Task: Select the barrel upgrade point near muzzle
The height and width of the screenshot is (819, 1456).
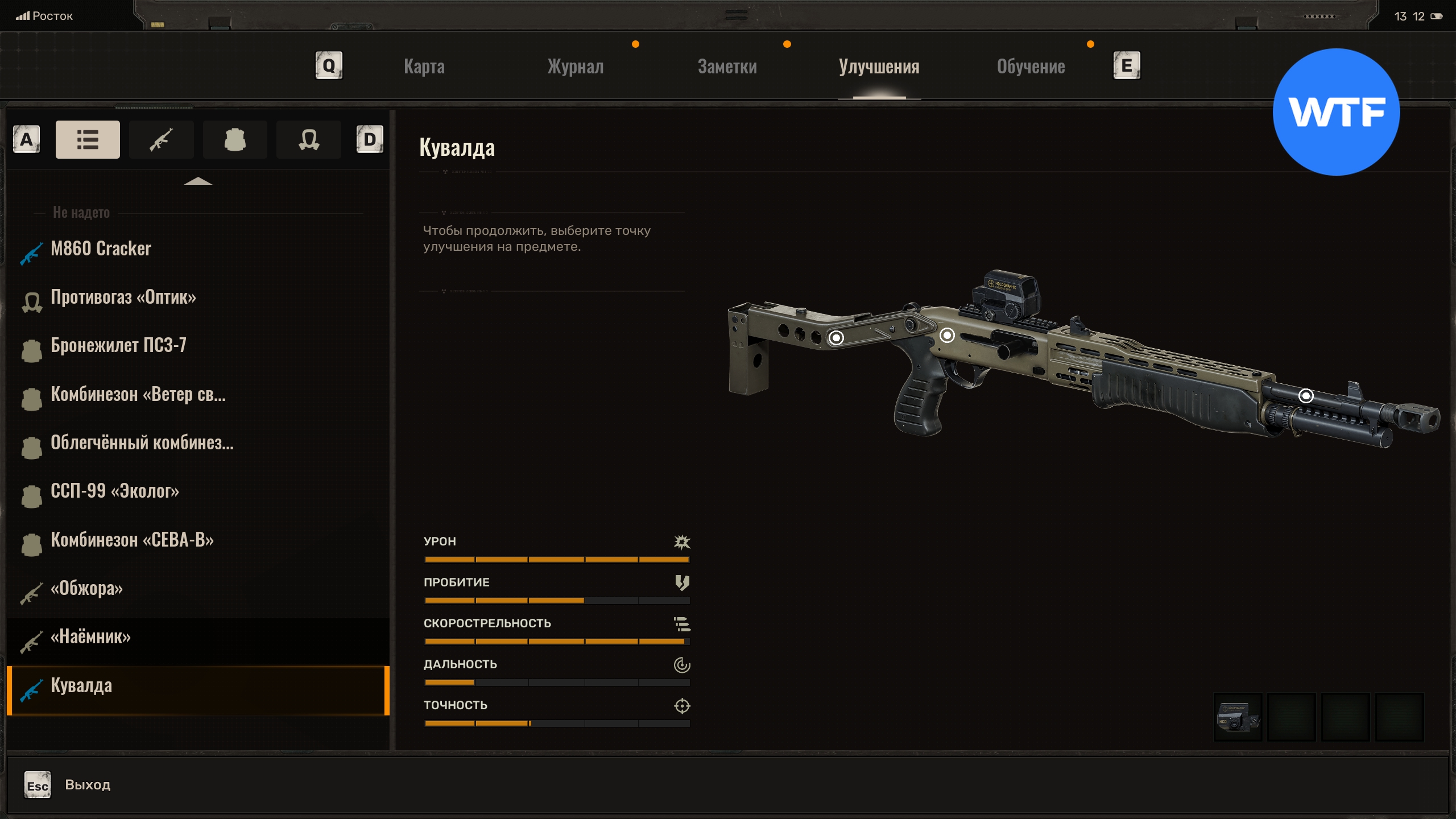Action: pyautogui.click(x=1306, y=396)
